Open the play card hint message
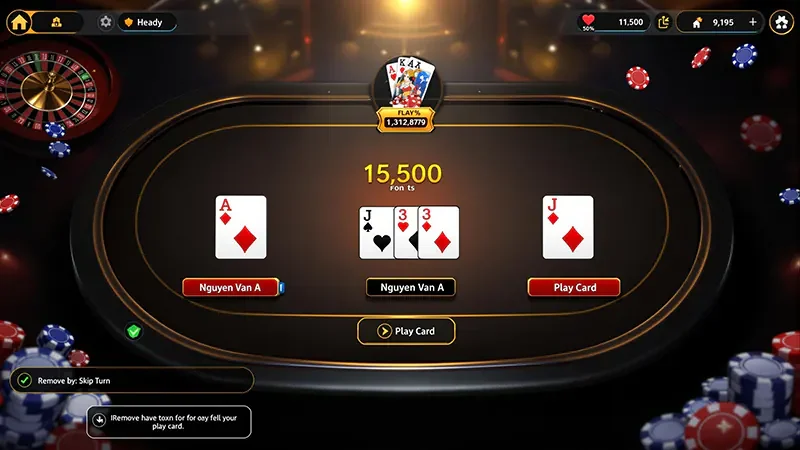 [x=169, y=420]
